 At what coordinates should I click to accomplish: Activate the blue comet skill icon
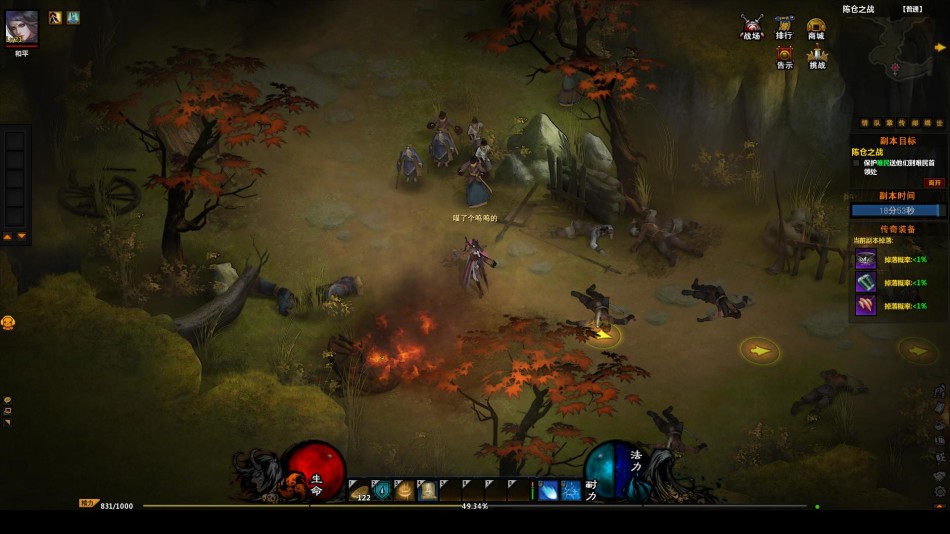[549, 490]
